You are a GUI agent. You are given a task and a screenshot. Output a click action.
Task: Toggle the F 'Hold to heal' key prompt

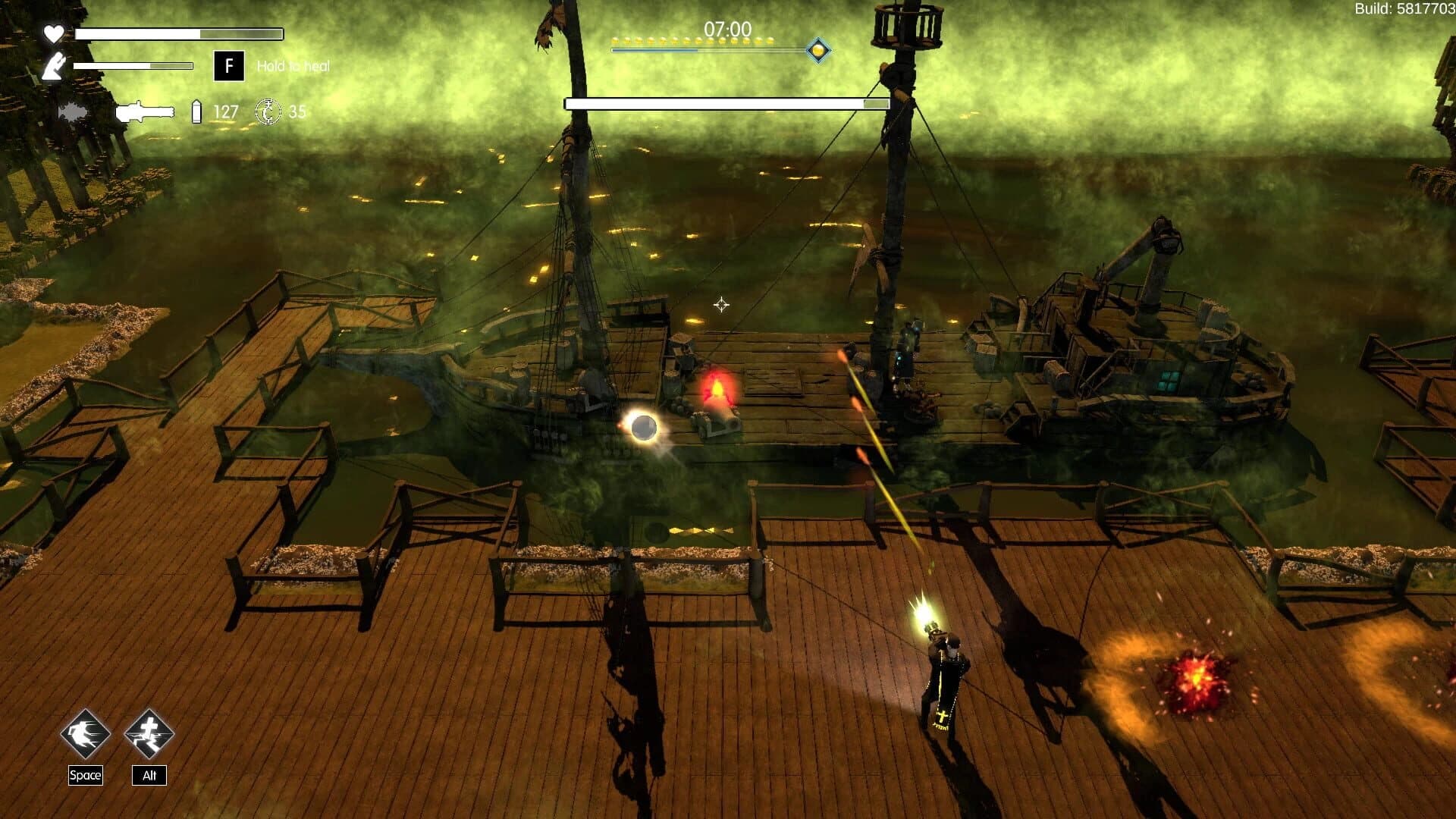[x=227, y=66]
